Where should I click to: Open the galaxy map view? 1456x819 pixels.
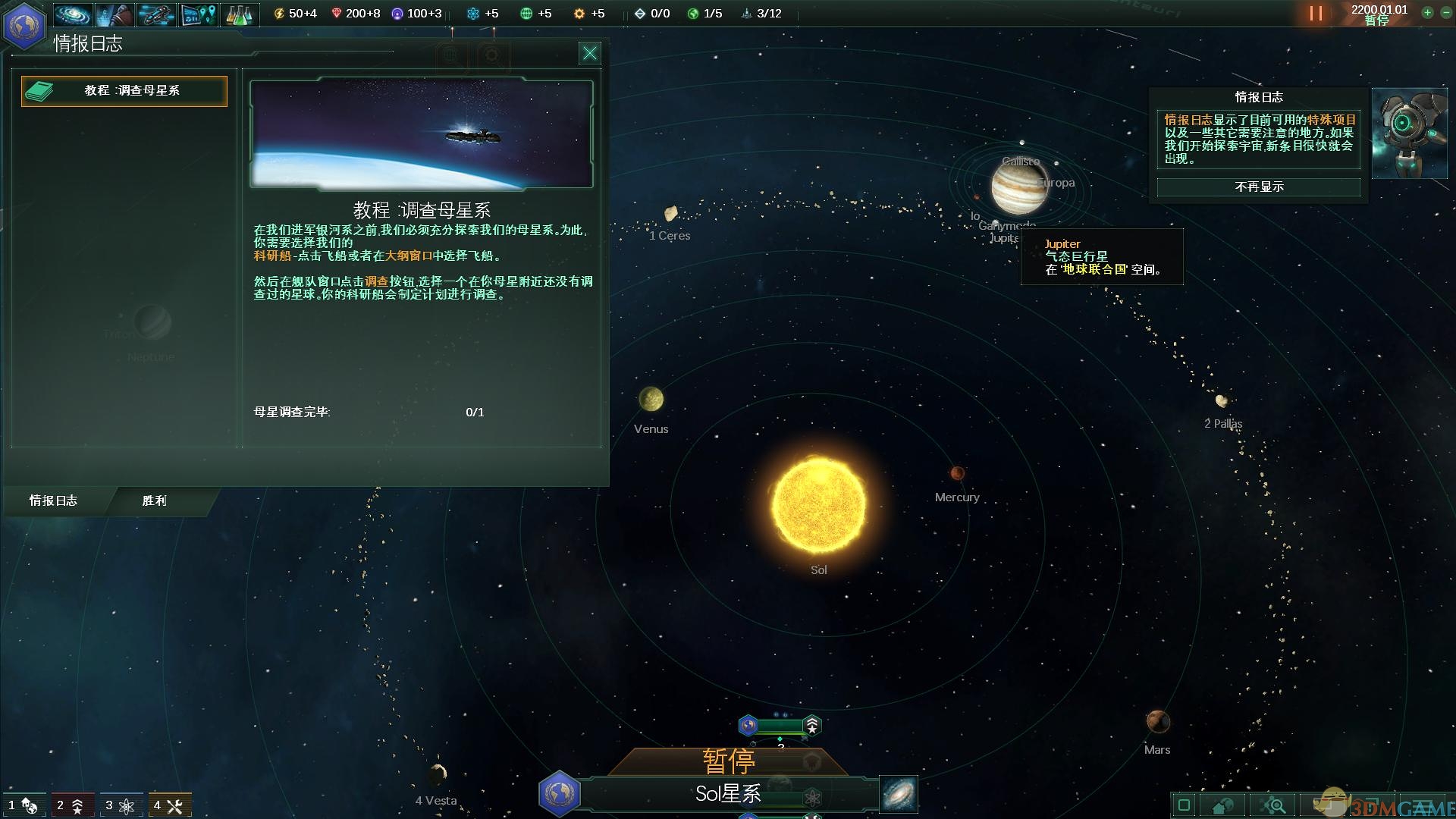pyautogui.click(x=71, y=14)
